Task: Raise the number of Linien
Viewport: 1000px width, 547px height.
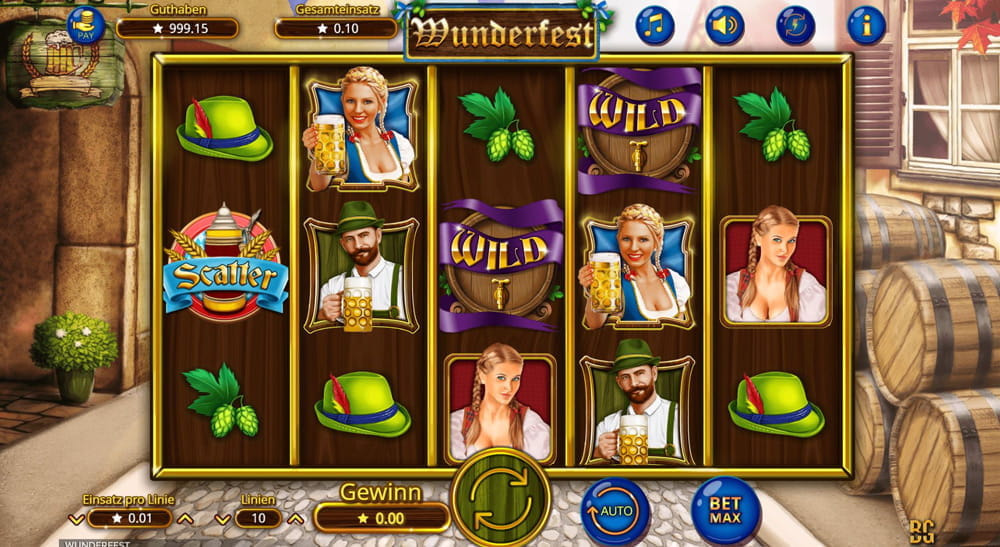Action: (x=294, y=519)
